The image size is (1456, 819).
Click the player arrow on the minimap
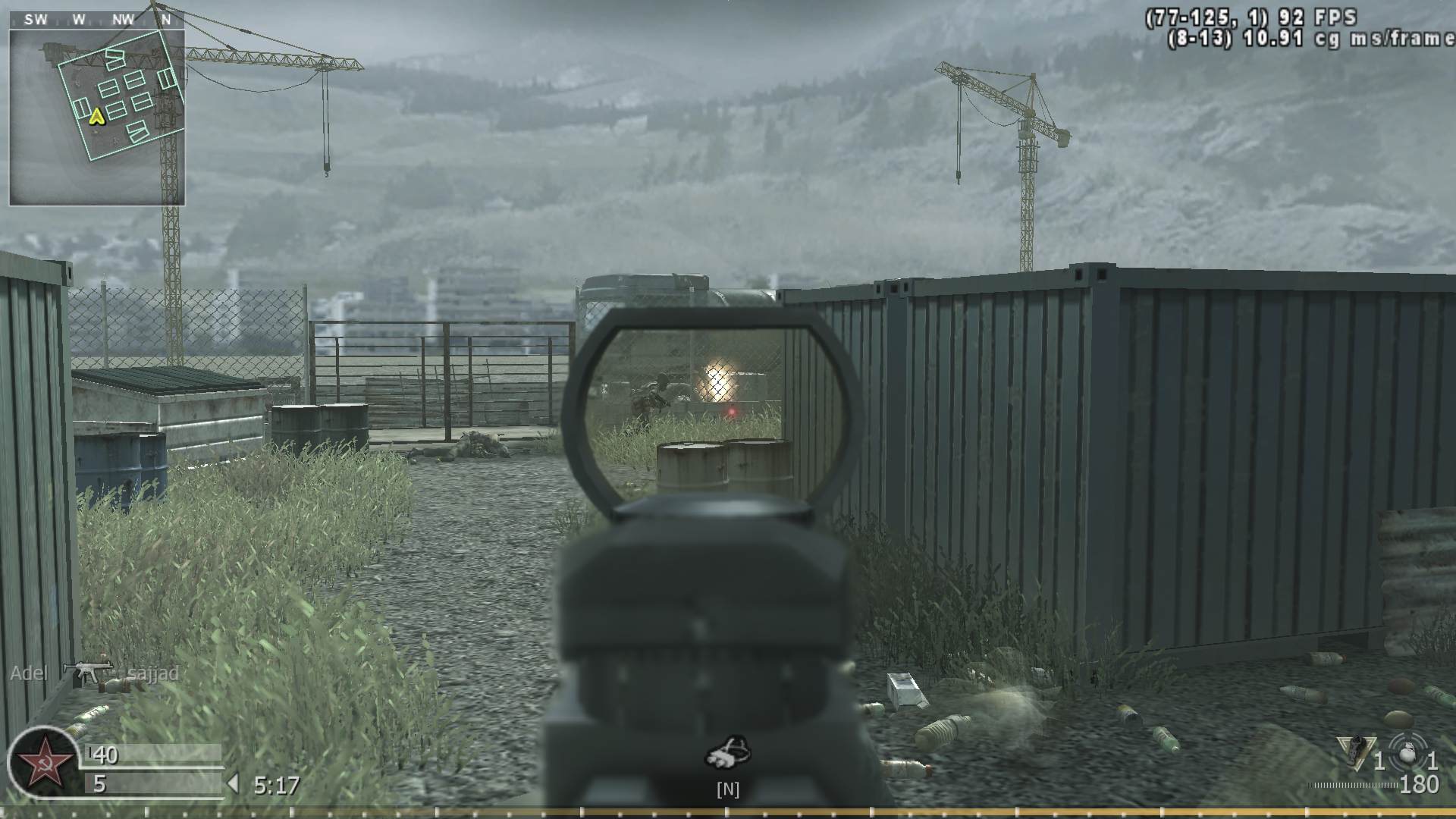[x=96, y=118]
